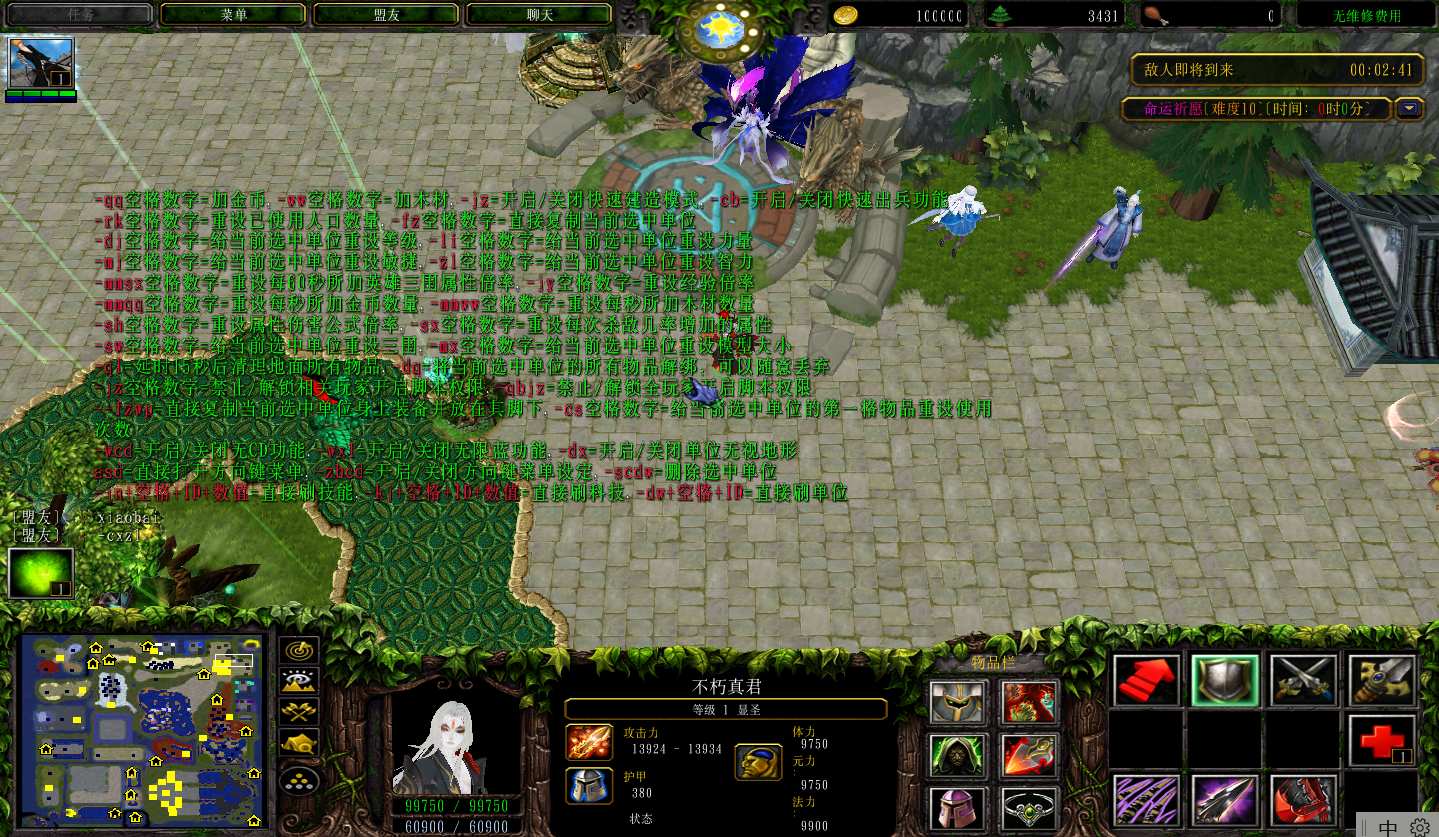Toggle the minimap creep camp display
The width and height of the screenshot is (1439, 837).
pos(300,744)
